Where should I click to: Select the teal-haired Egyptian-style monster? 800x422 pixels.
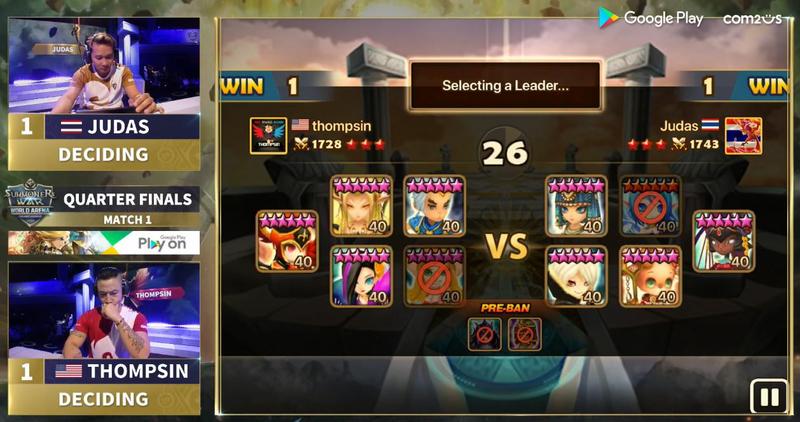coord(577,206)
